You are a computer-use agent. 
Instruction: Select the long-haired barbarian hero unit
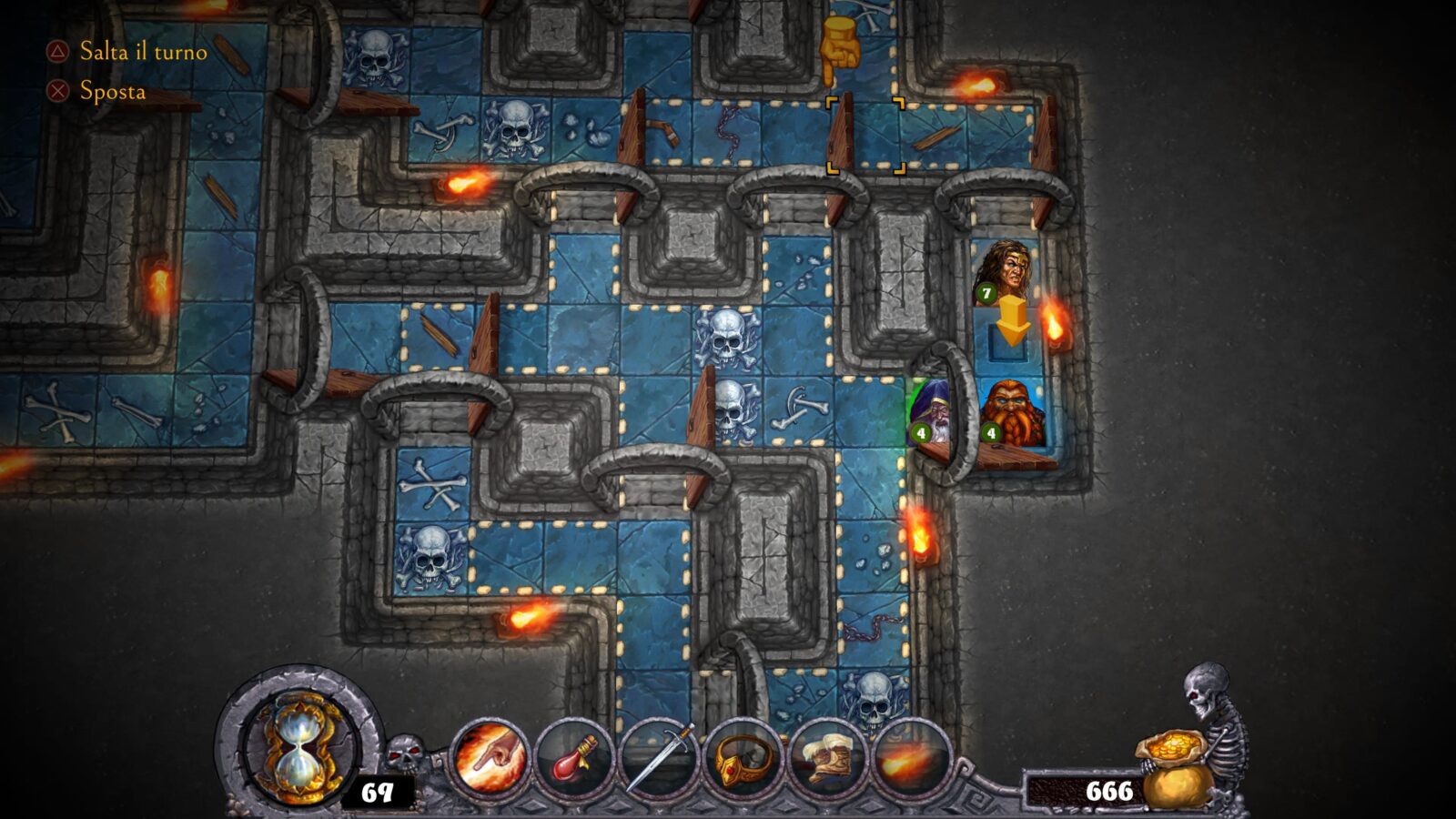click(1005, 271)
